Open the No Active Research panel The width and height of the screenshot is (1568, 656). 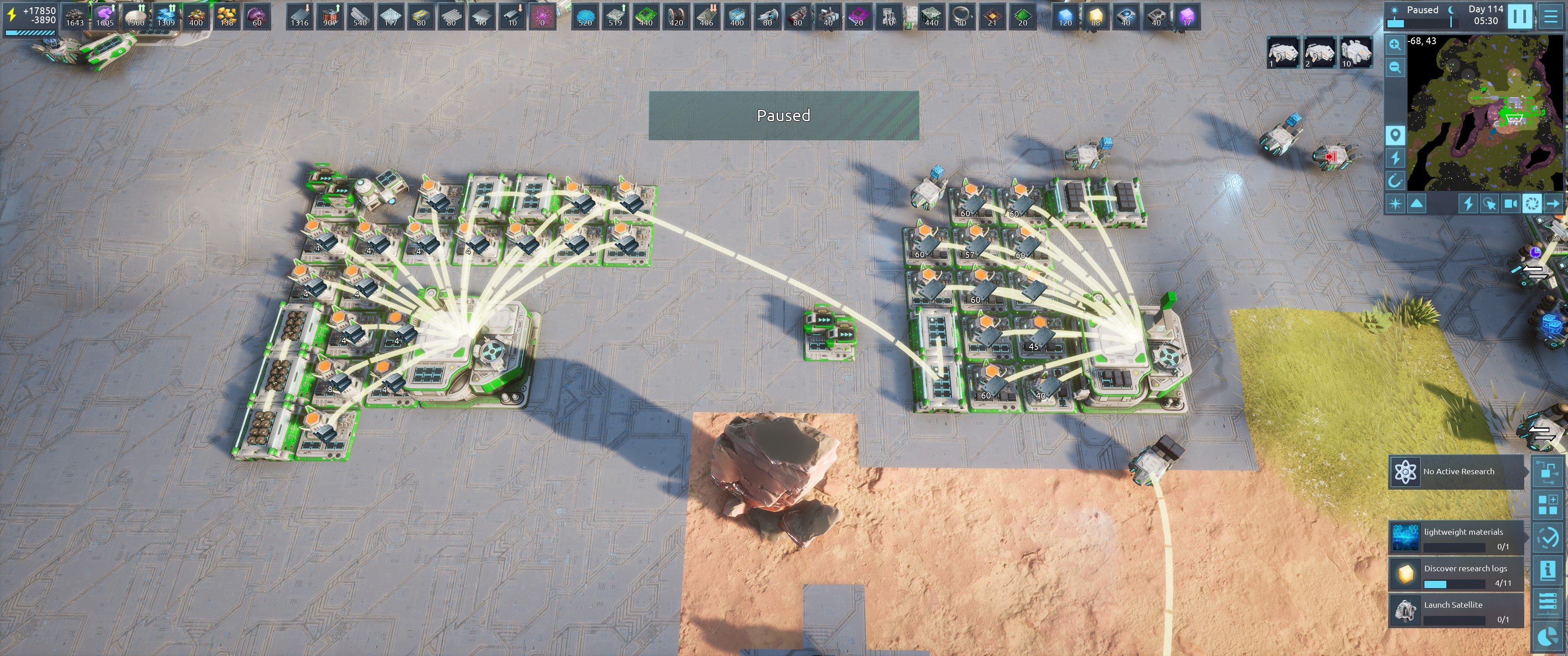point(1456,471)
